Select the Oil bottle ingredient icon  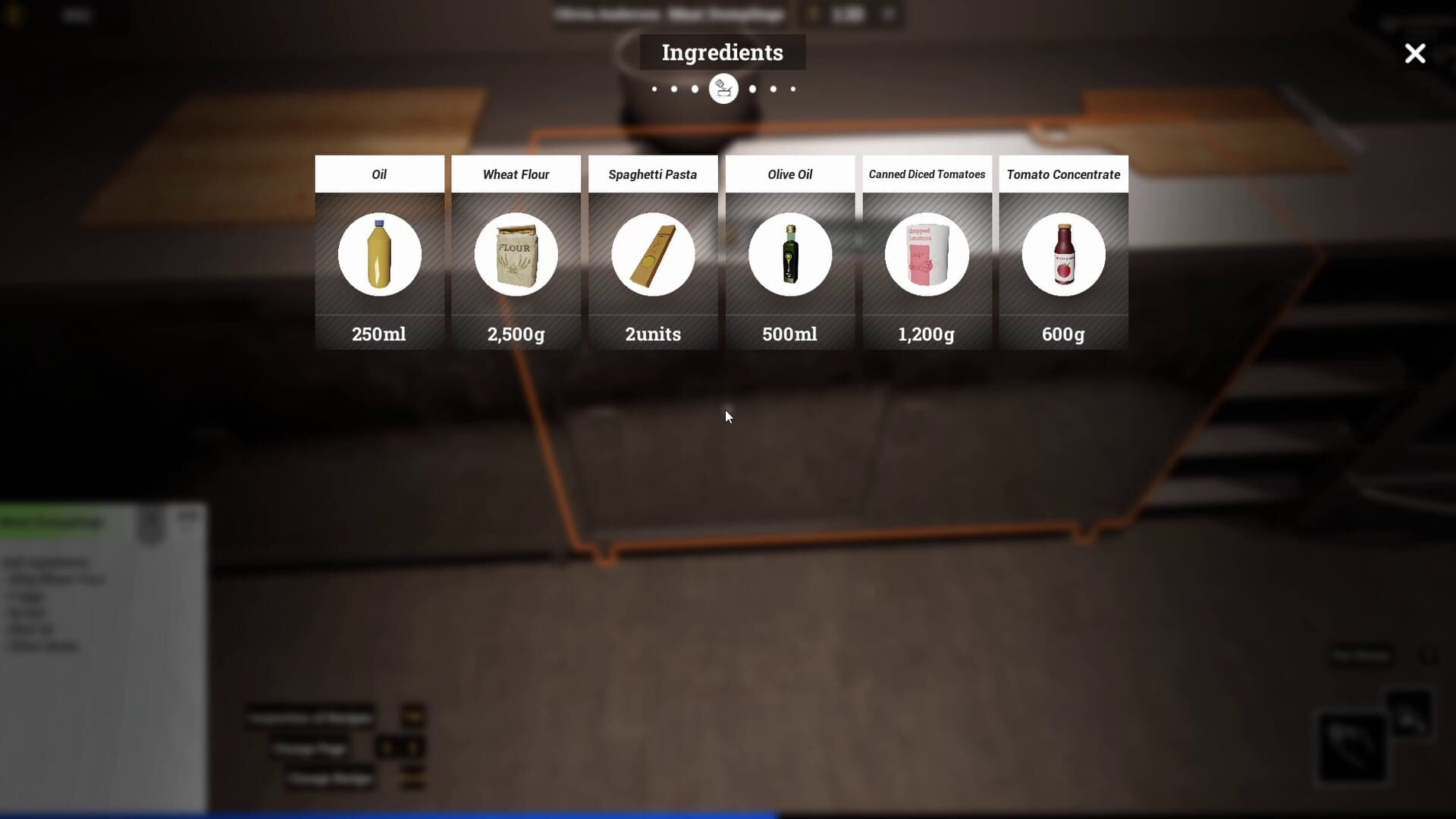pyautogui.click(x=379, y=255)
